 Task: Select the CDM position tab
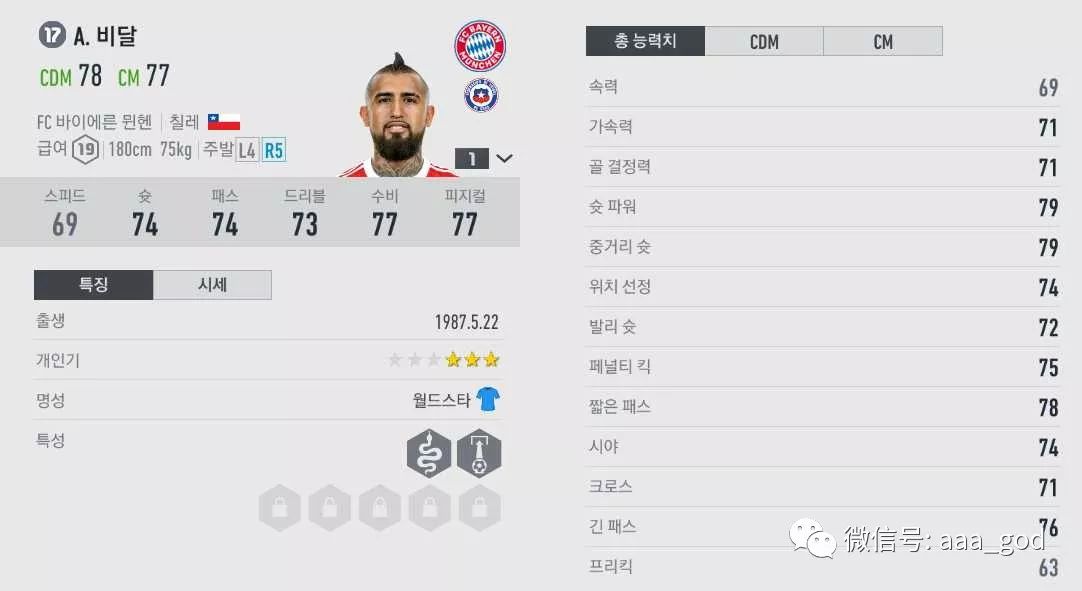click(764, 41)
